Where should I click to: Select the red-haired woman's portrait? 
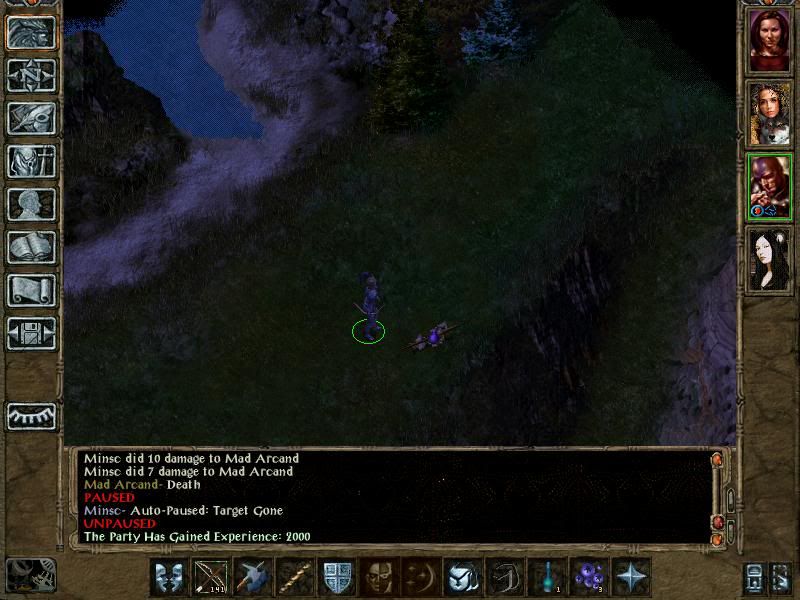[x=770, y=40]
